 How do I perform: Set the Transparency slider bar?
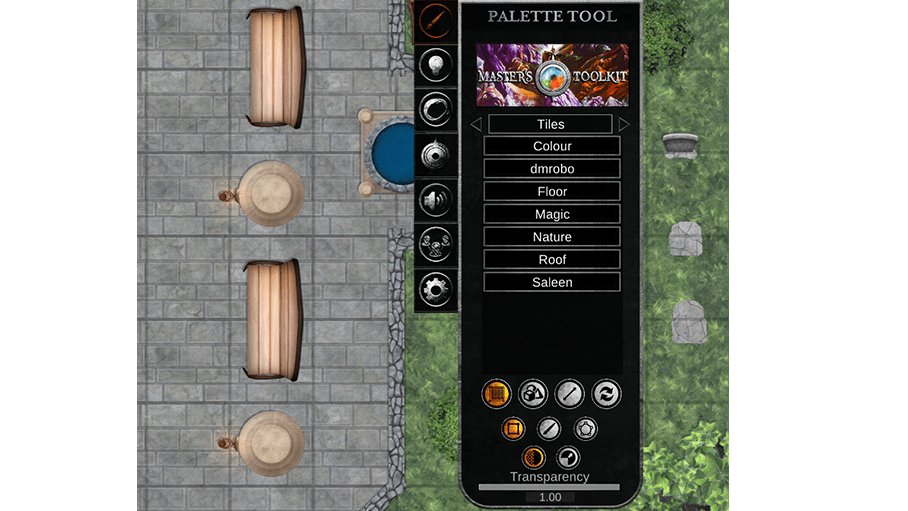click(x=549, y=487)
